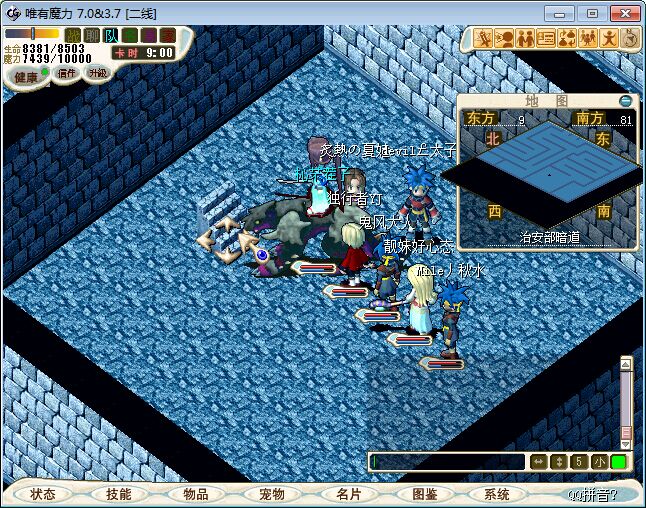Open the 图鉴 (Album) menu

(x=423, y=494)
